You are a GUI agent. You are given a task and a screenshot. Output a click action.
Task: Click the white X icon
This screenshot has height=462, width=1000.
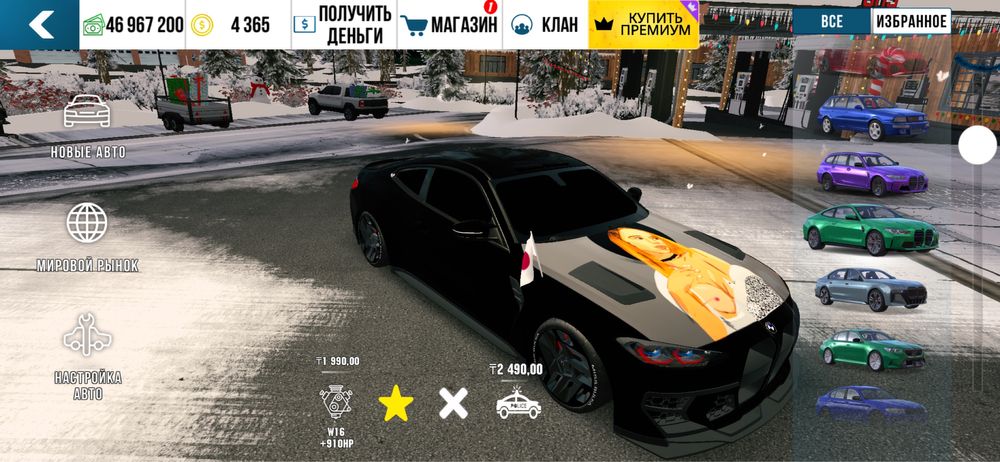coord(454,403)
